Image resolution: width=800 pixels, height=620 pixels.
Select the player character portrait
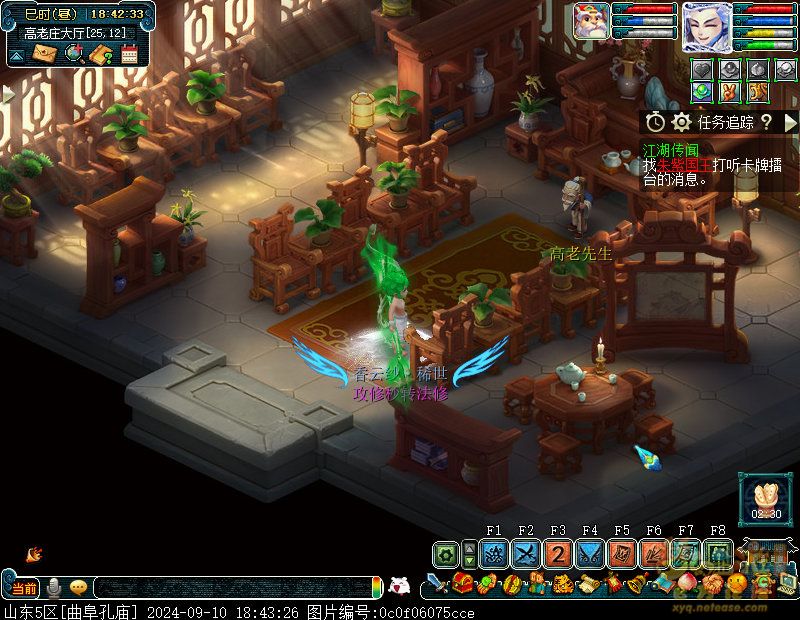(x=707, y=27)
